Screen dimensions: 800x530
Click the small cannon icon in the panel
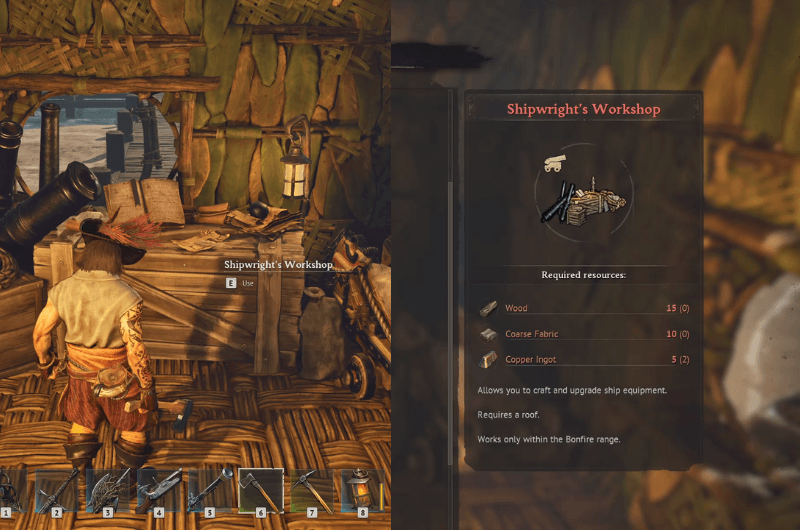click(552, 160)
